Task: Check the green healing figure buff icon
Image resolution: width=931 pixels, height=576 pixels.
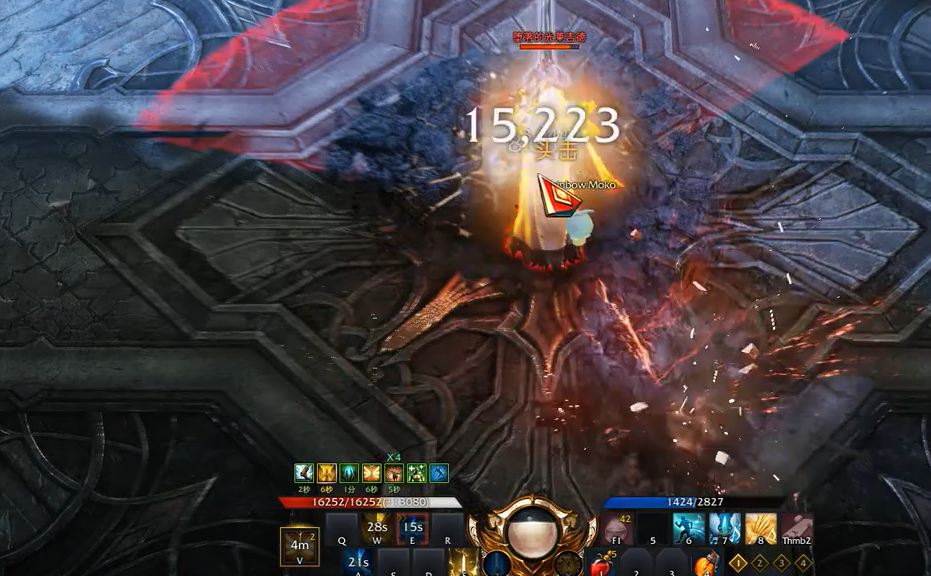Action: coord(416,473)
